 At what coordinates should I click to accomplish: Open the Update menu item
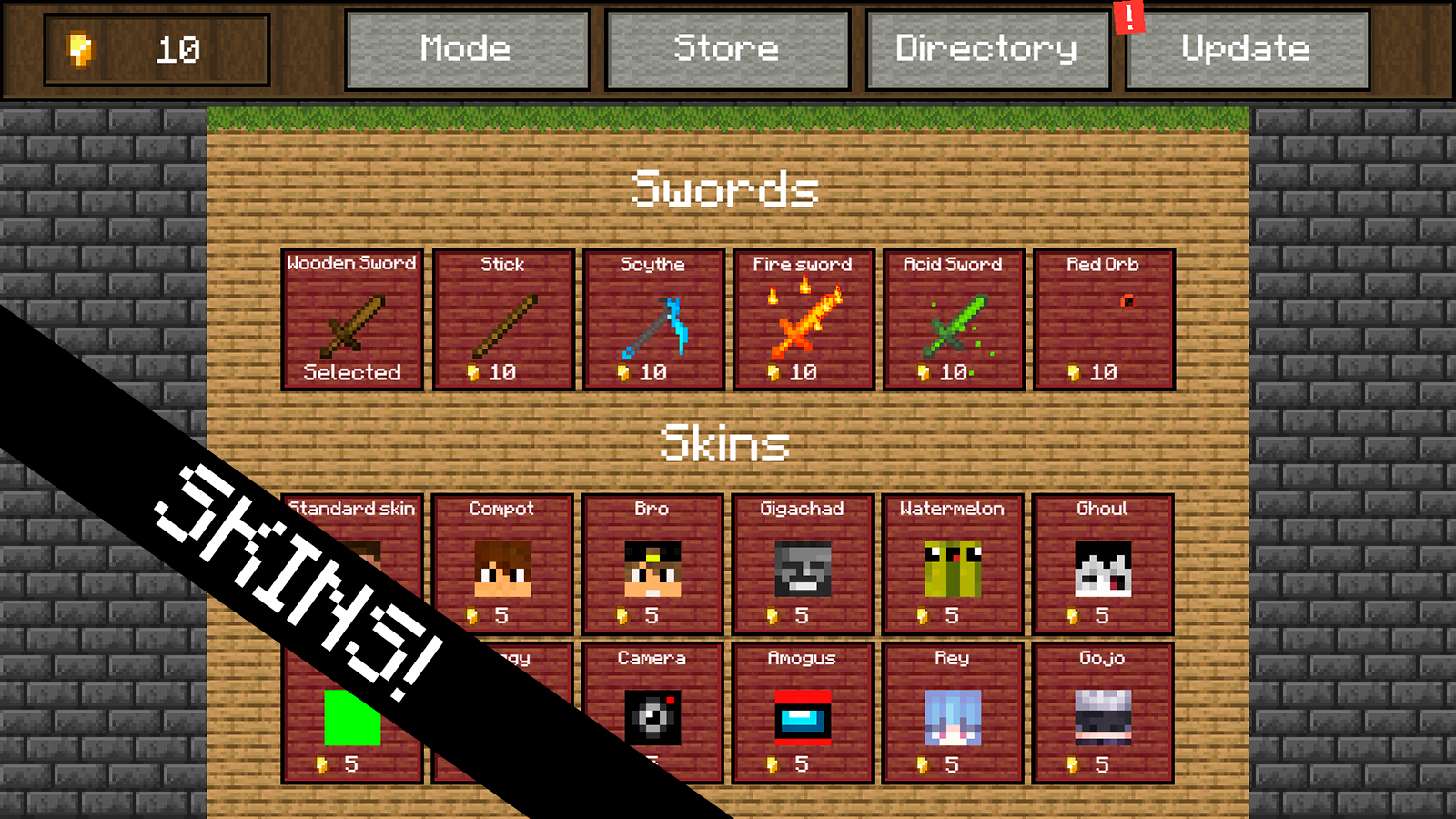(1245, 49)
